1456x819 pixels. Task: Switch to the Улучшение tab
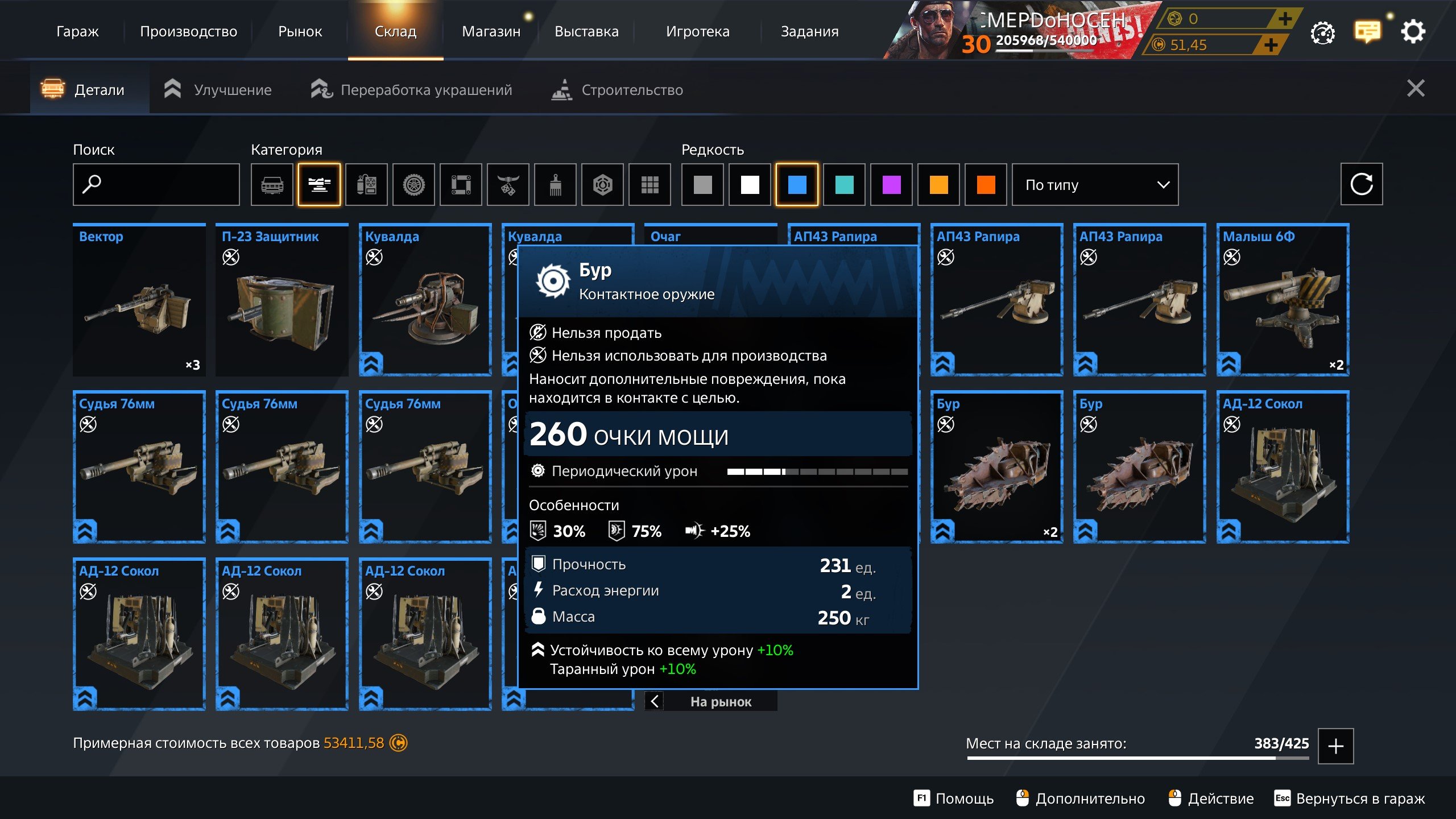[x=218, y=90]
